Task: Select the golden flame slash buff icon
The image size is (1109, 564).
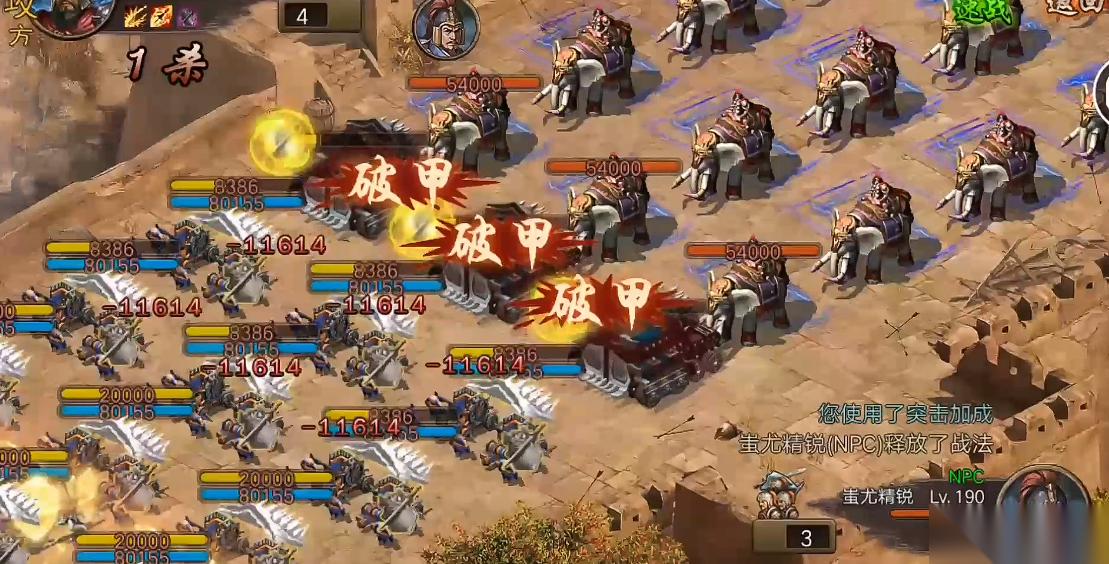Action: click(135, 16)
